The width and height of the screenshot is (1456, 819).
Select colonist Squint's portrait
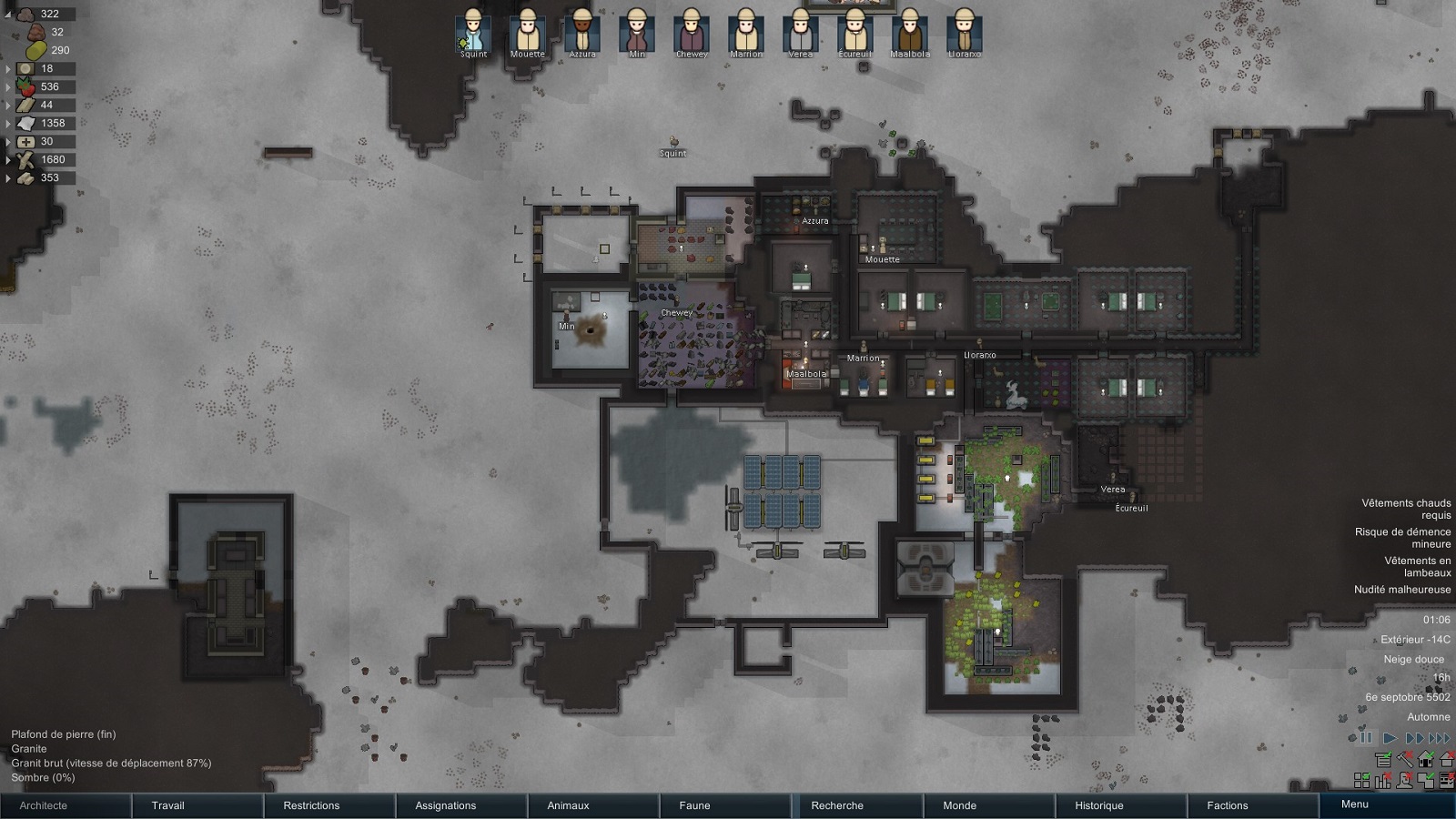click(473, 32)
